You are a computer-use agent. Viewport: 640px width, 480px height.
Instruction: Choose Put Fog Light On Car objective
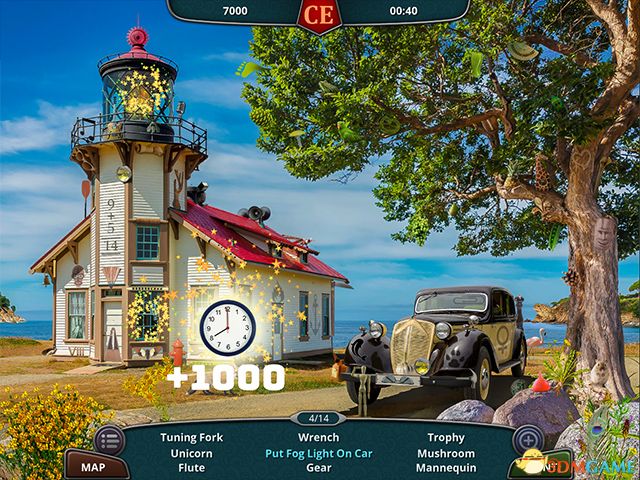coord(319,453)
